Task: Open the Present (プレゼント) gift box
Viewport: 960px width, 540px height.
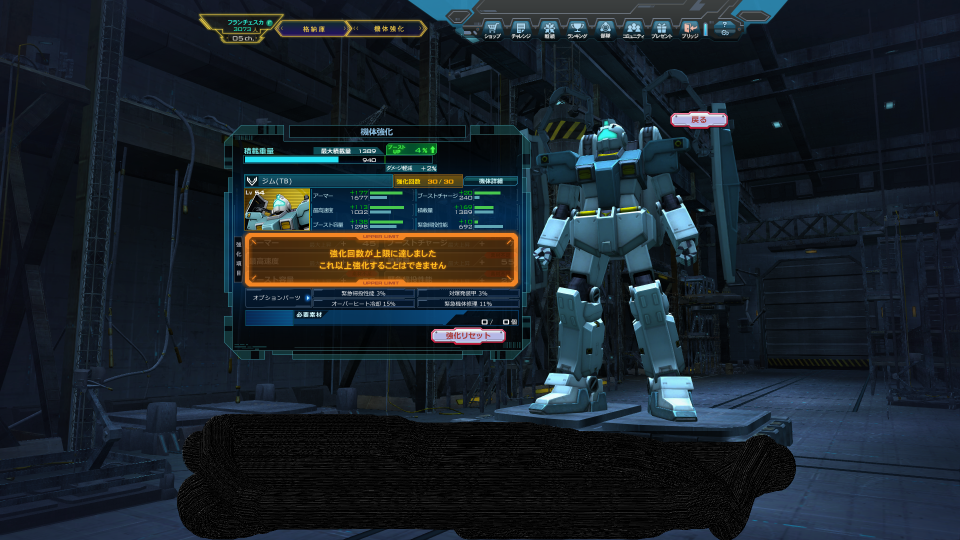Action: tap(661, 28)
